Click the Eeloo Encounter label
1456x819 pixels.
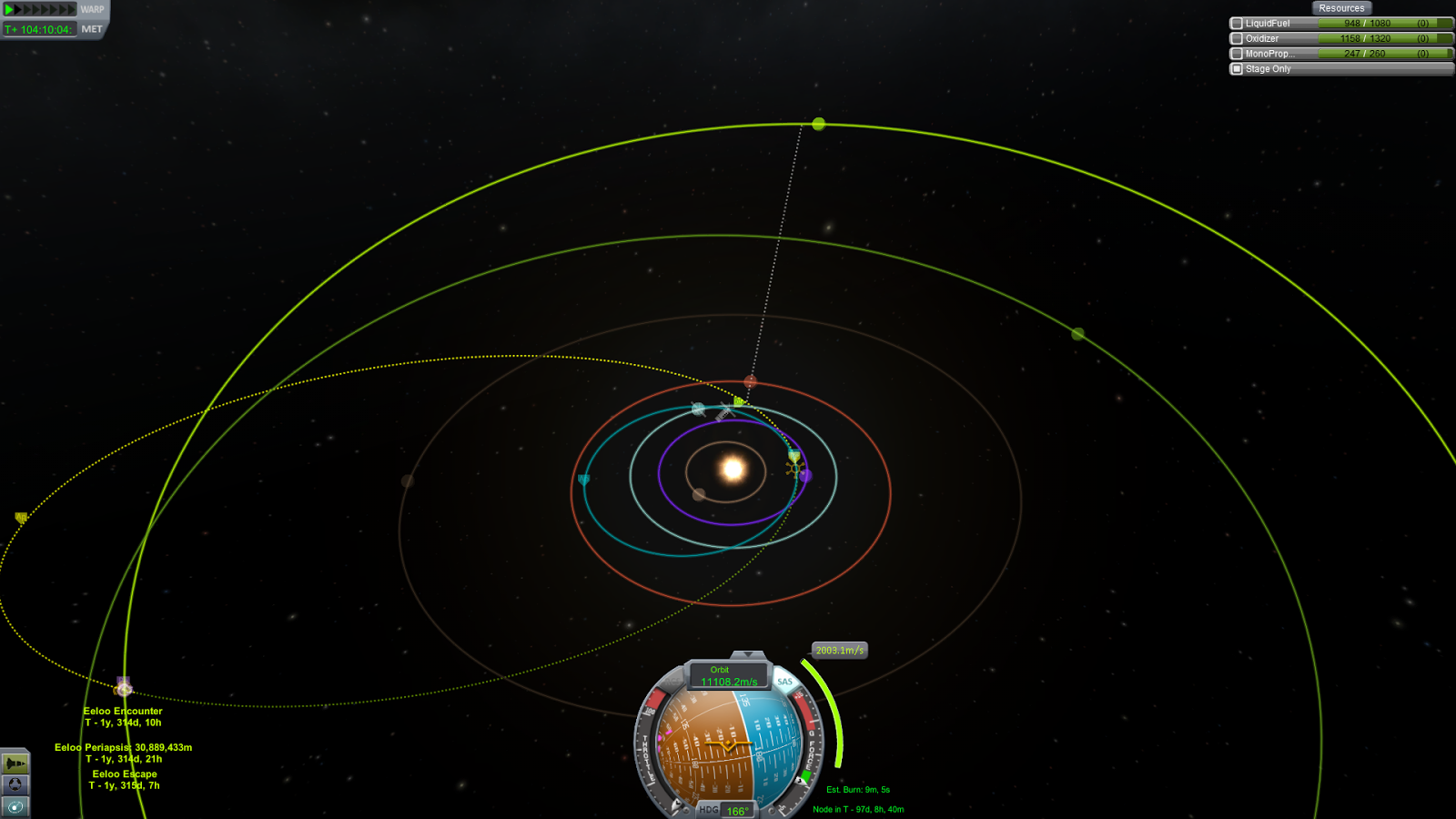(x=122, y=711)
